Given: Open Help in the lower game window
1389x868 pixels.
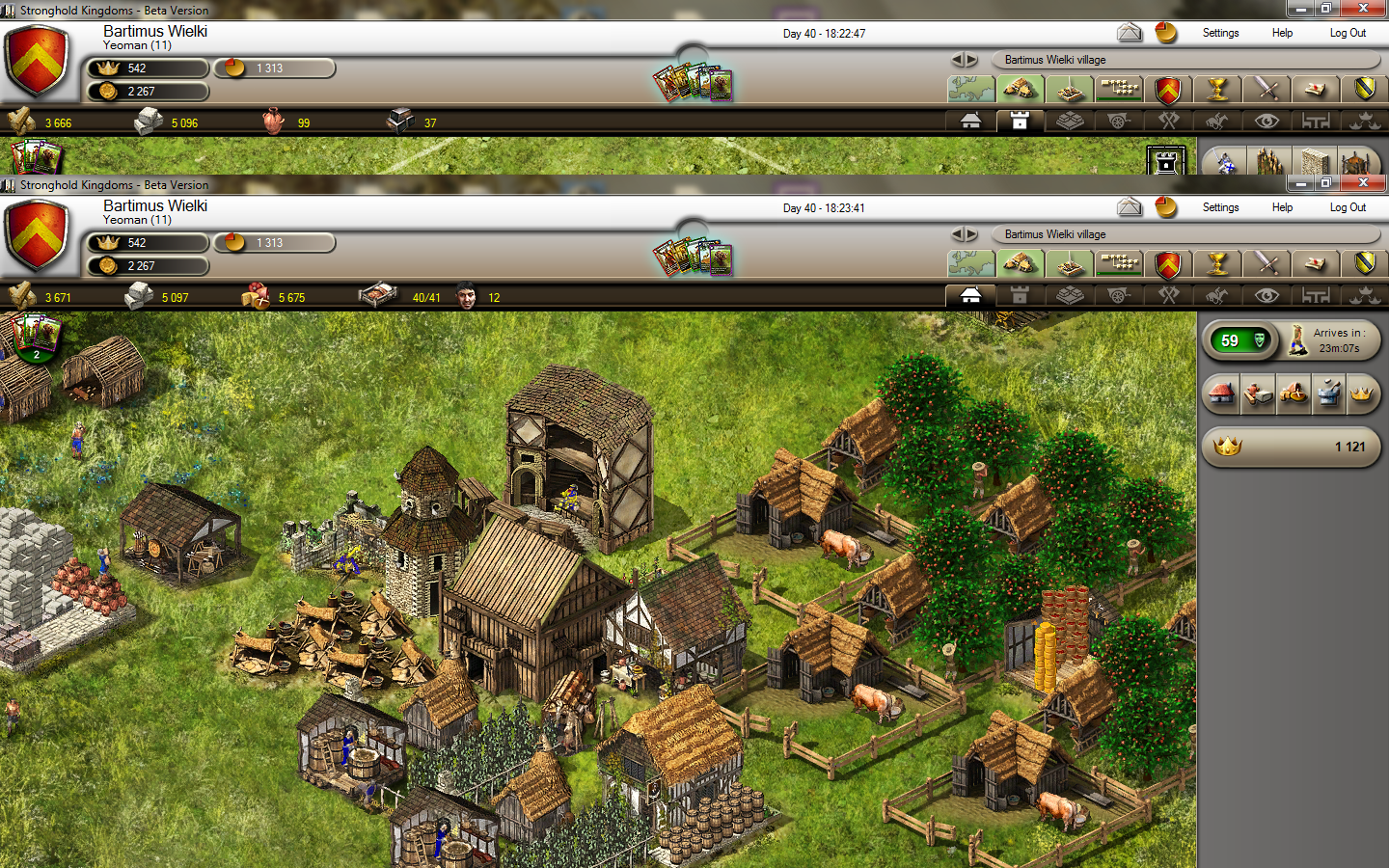Looking at the screenshot, I should pyautogui.click(x=1282, y=207).
